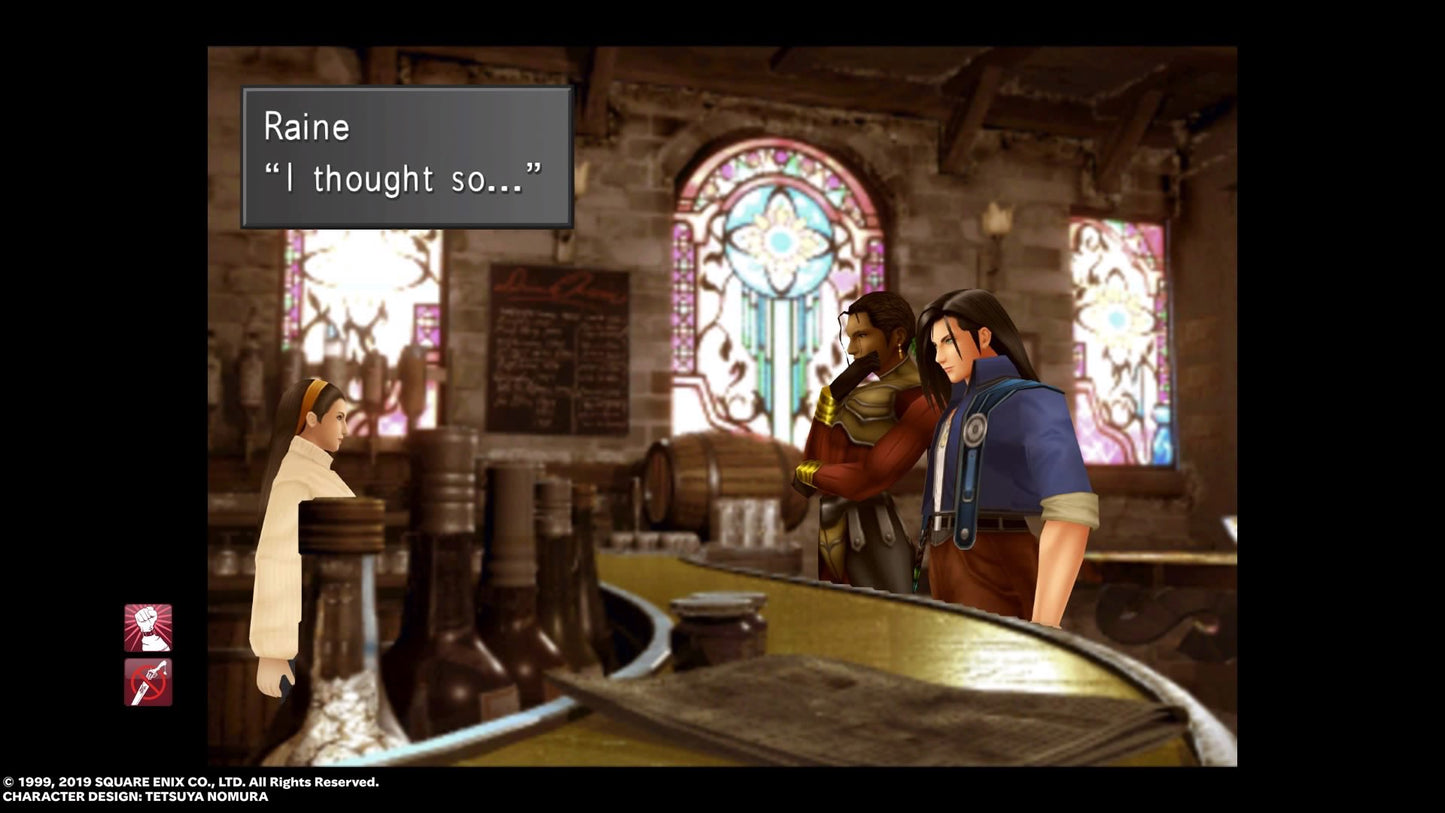Select the speaker name Raine
This screenshot has width=1445, height=813.
point(306,126)
